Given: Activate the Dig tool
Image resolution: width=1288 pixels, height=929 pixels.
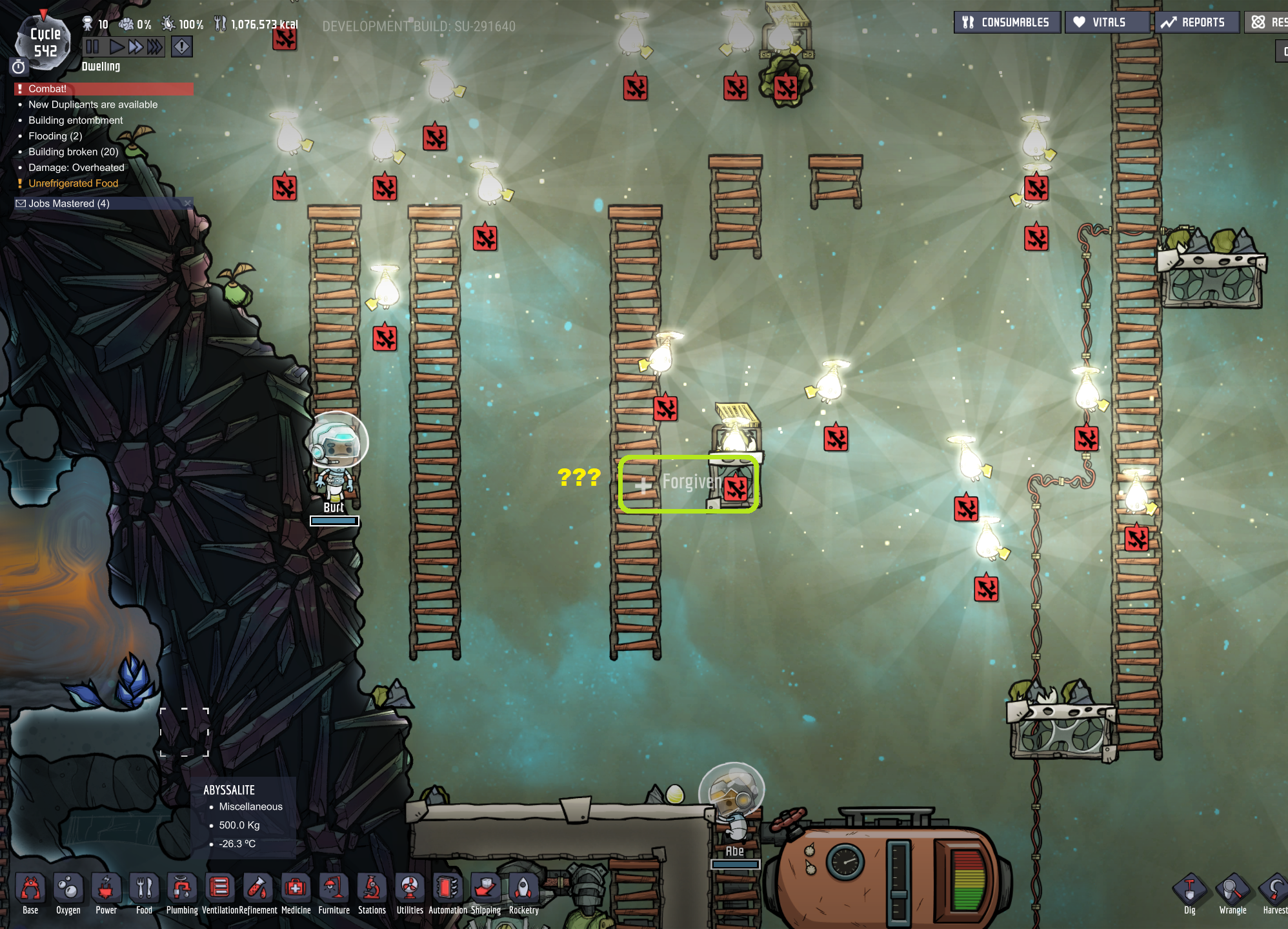Looking at the screenshot, I should click(1189, 894).
